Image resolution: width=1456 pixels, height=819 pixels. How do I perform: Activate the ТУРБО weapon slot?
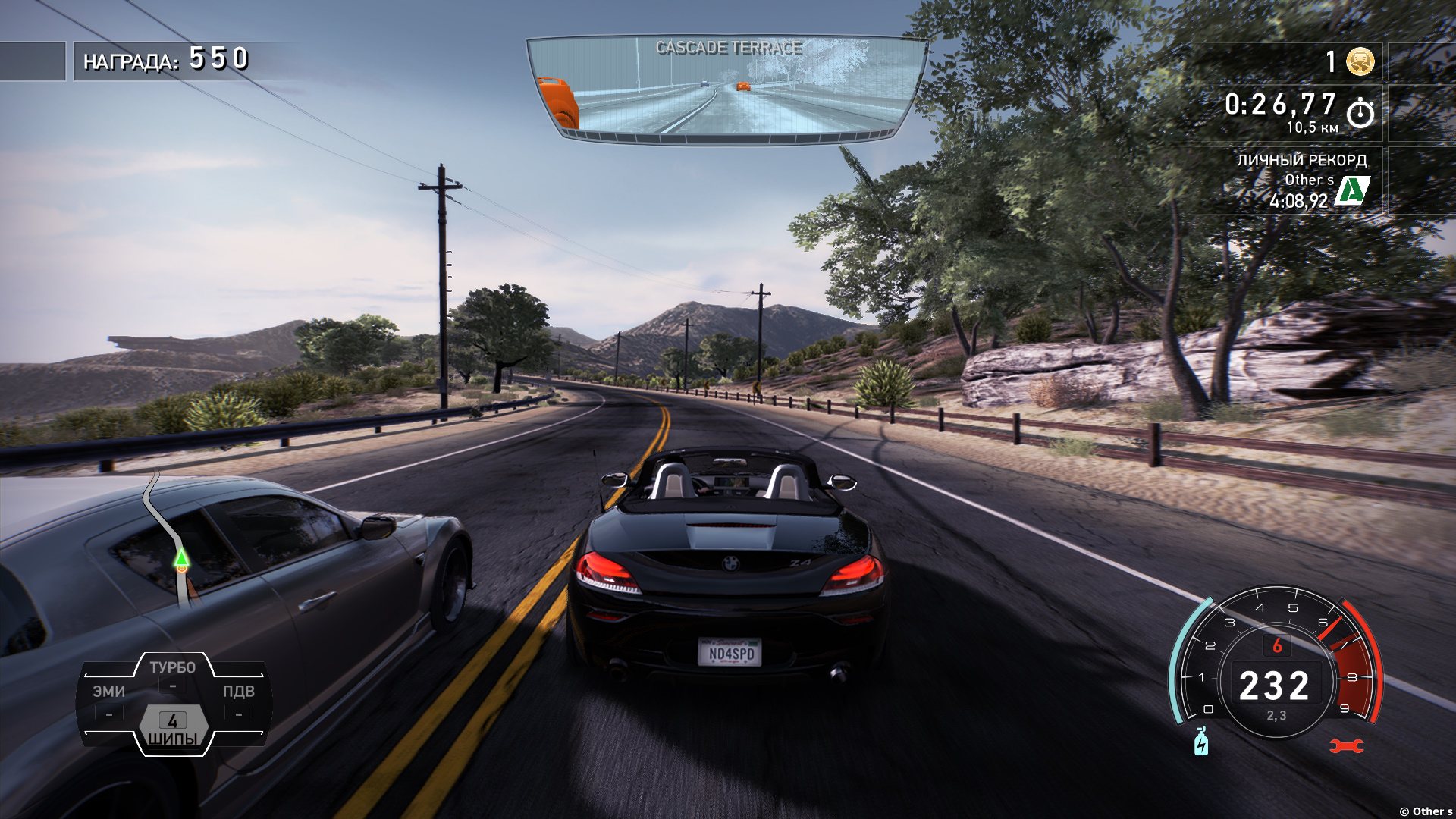coord(172,673)
